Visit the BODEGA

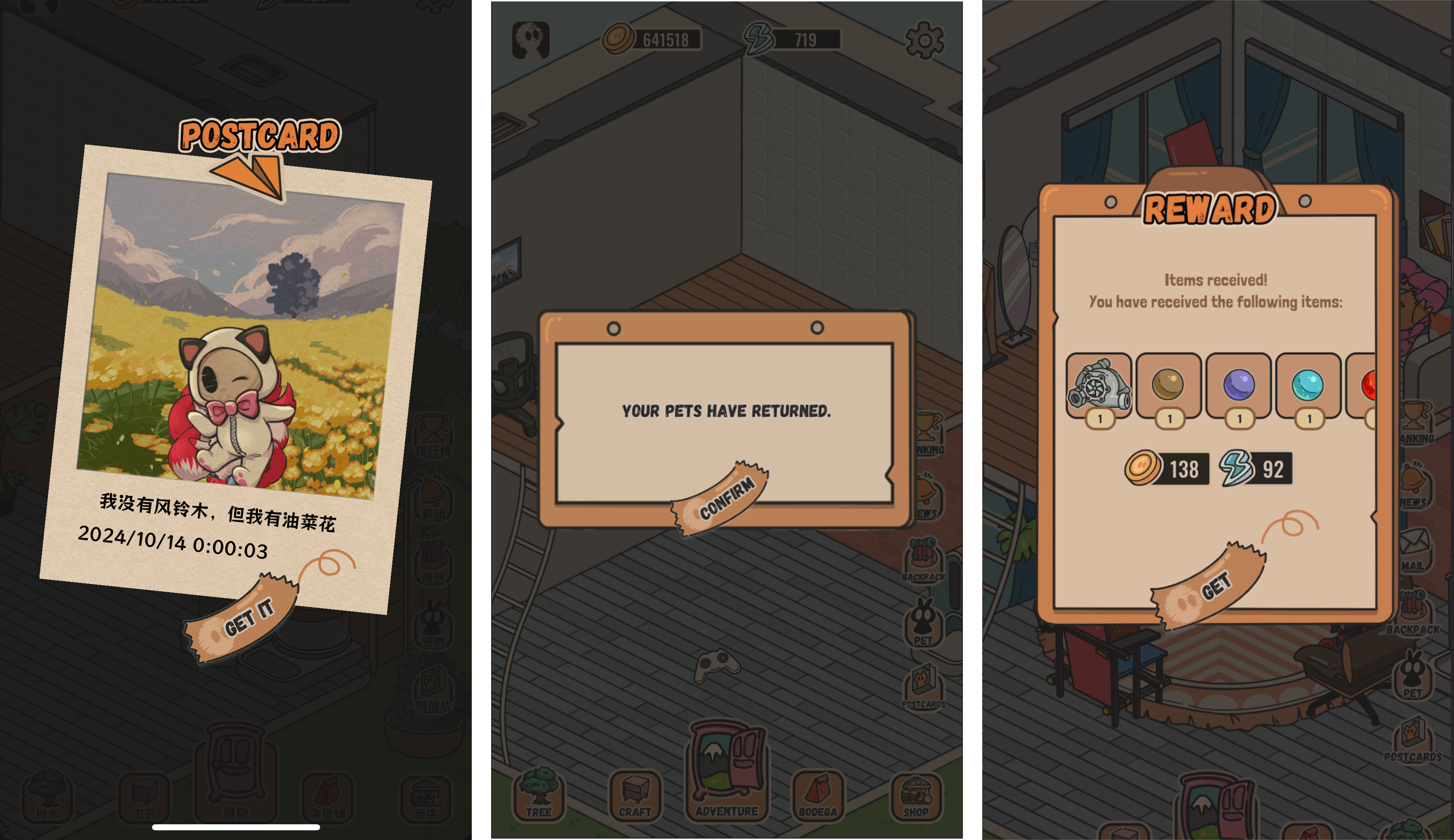pyautogui.click(x=818, y=795)
